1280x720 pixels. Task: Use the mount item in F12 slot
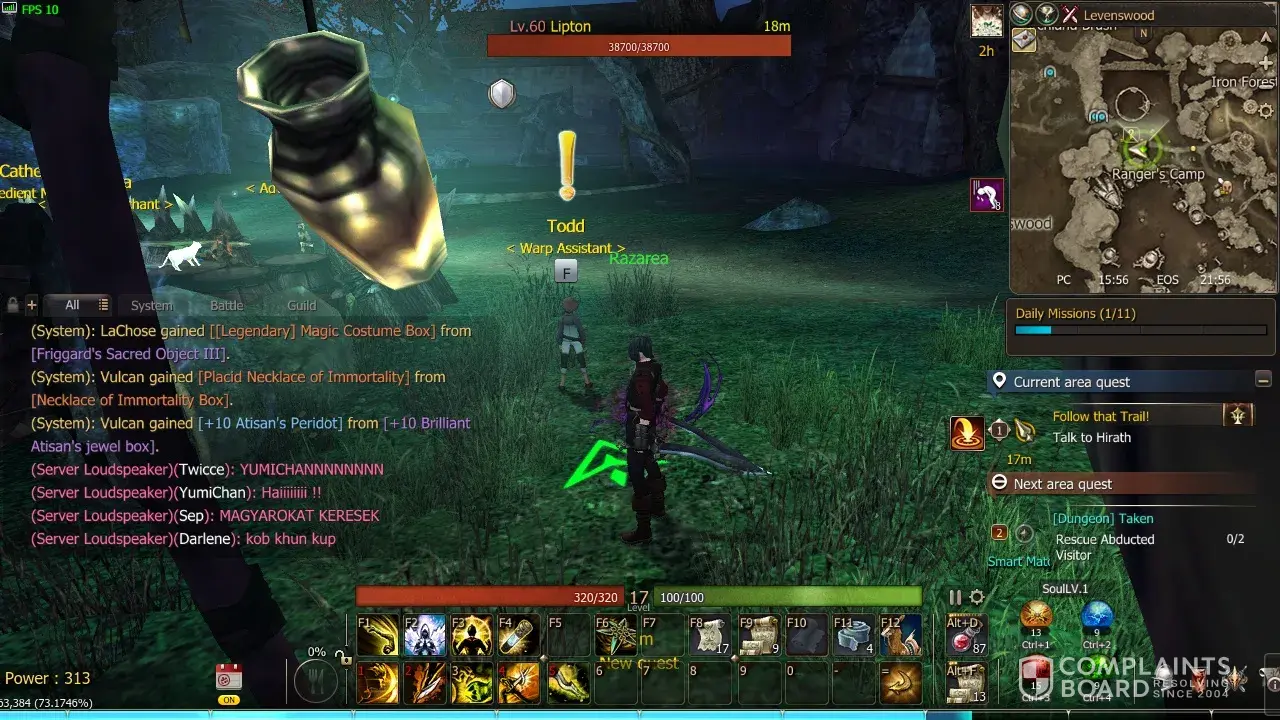pos(900,636)
